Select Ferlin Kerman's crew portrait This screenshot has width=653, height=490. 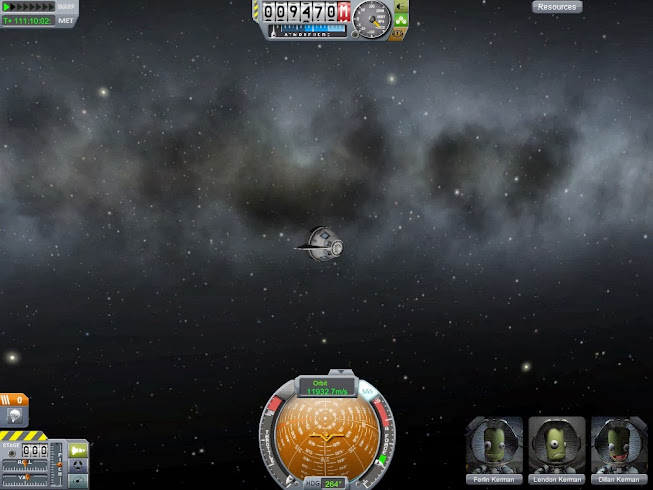495,448
